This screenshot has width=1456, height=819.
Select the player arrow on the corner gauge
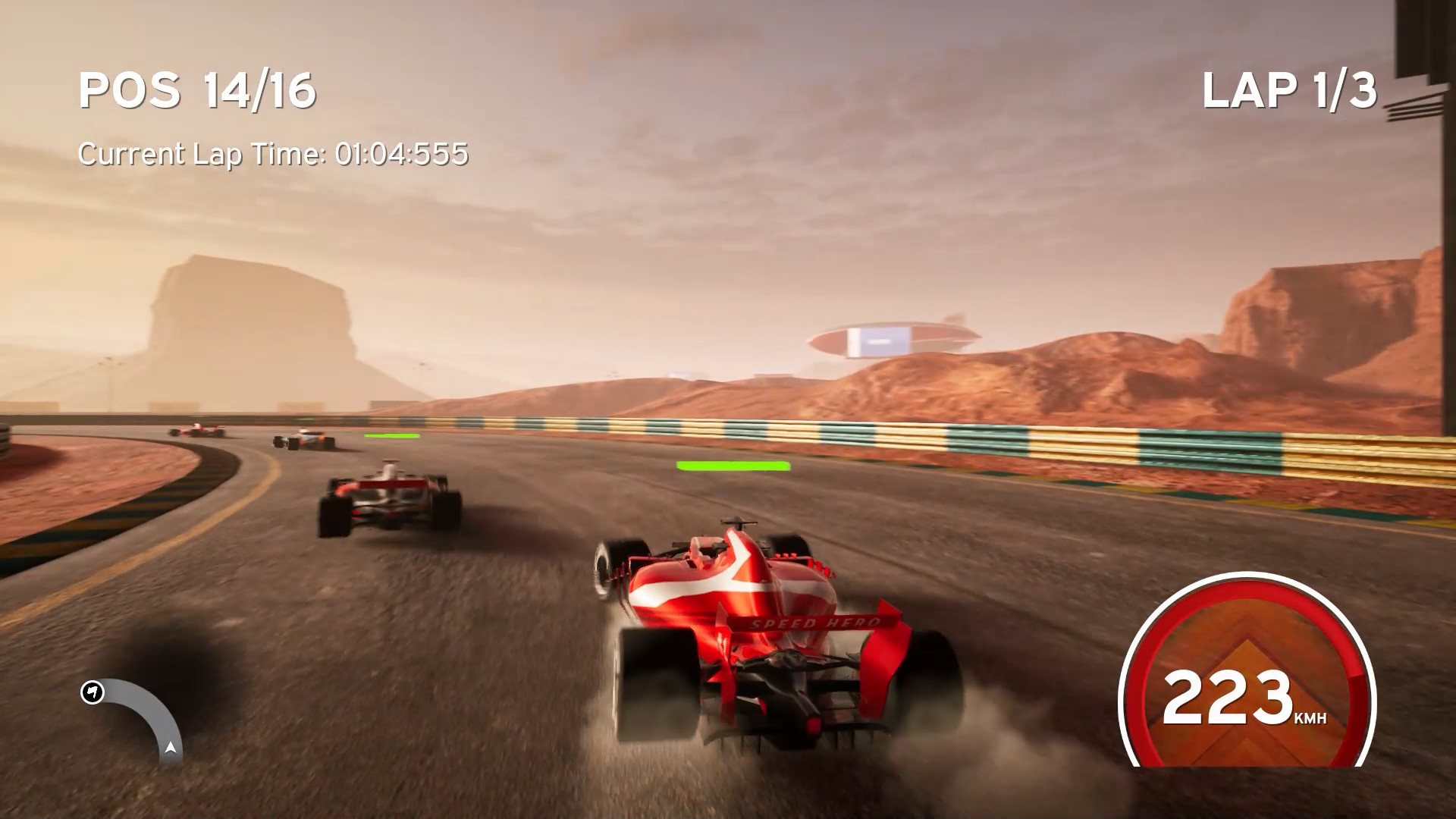171,749
